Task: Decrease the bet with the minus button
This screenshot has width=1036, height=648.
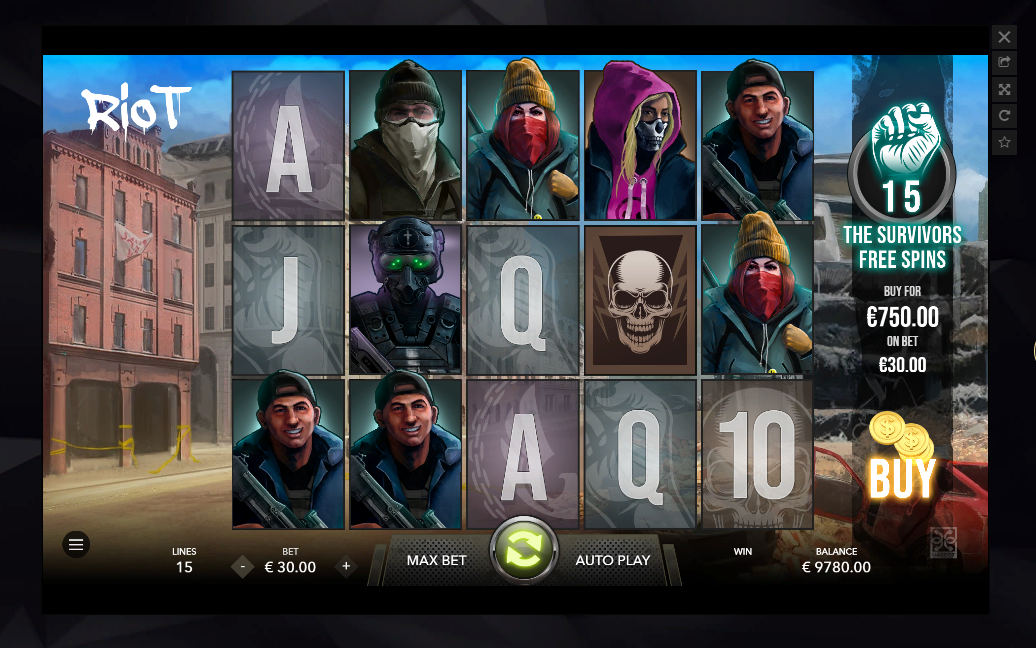Action: coord(242,567)
